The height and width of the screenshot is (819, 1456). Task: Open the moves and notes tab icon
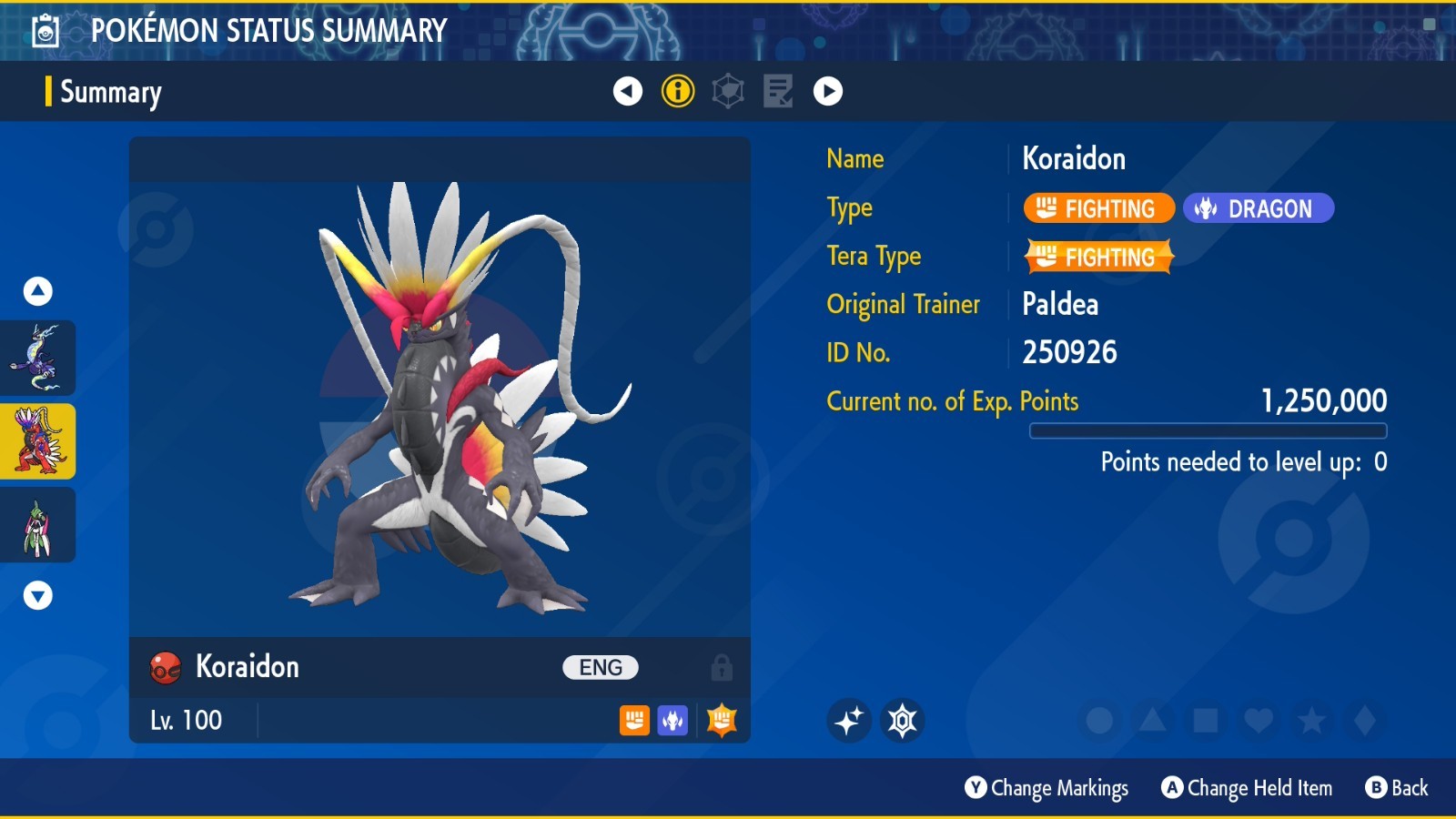[x=777, y=91]
